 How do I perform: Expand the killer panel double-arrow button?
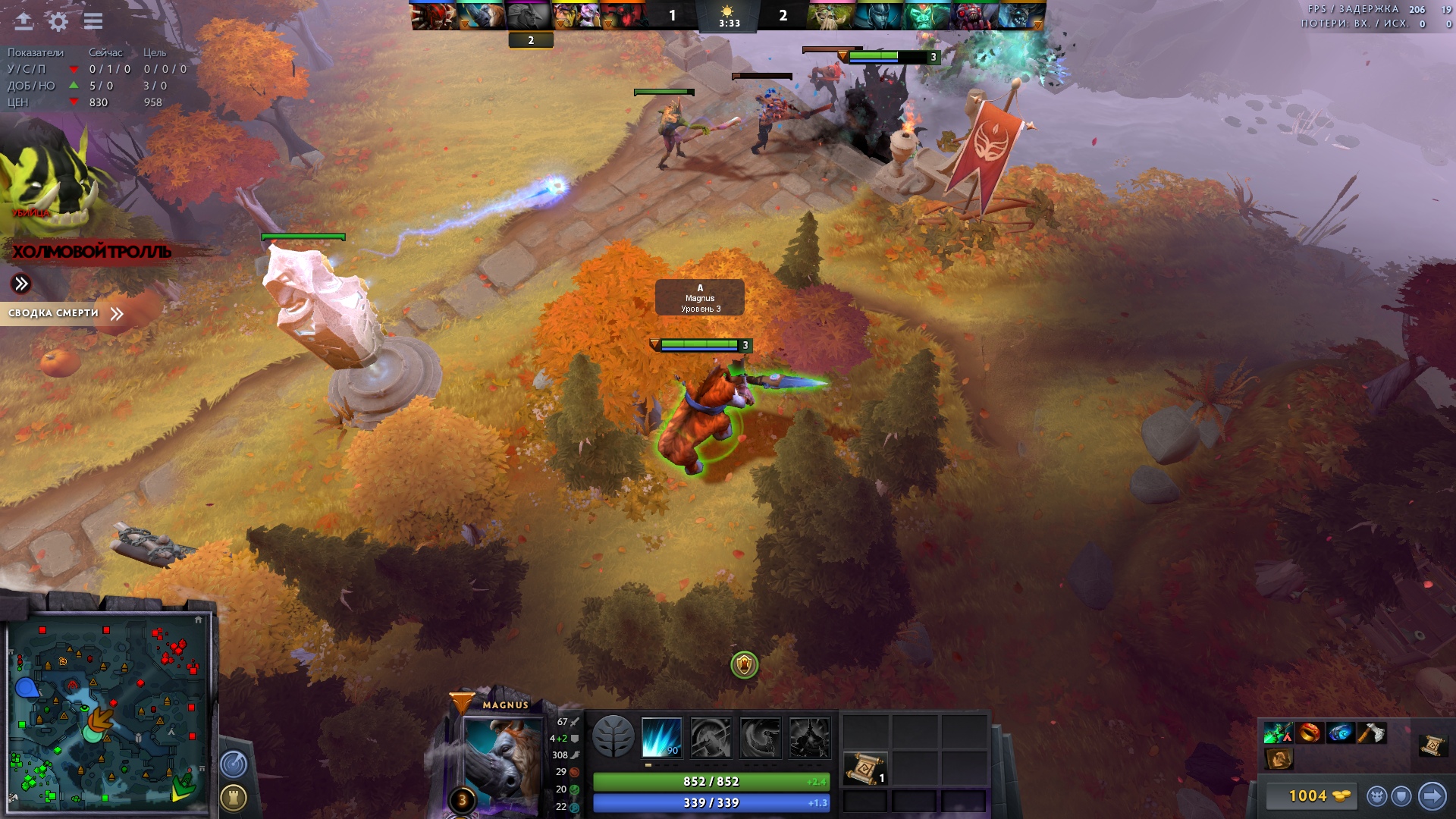tap(21, 284)
